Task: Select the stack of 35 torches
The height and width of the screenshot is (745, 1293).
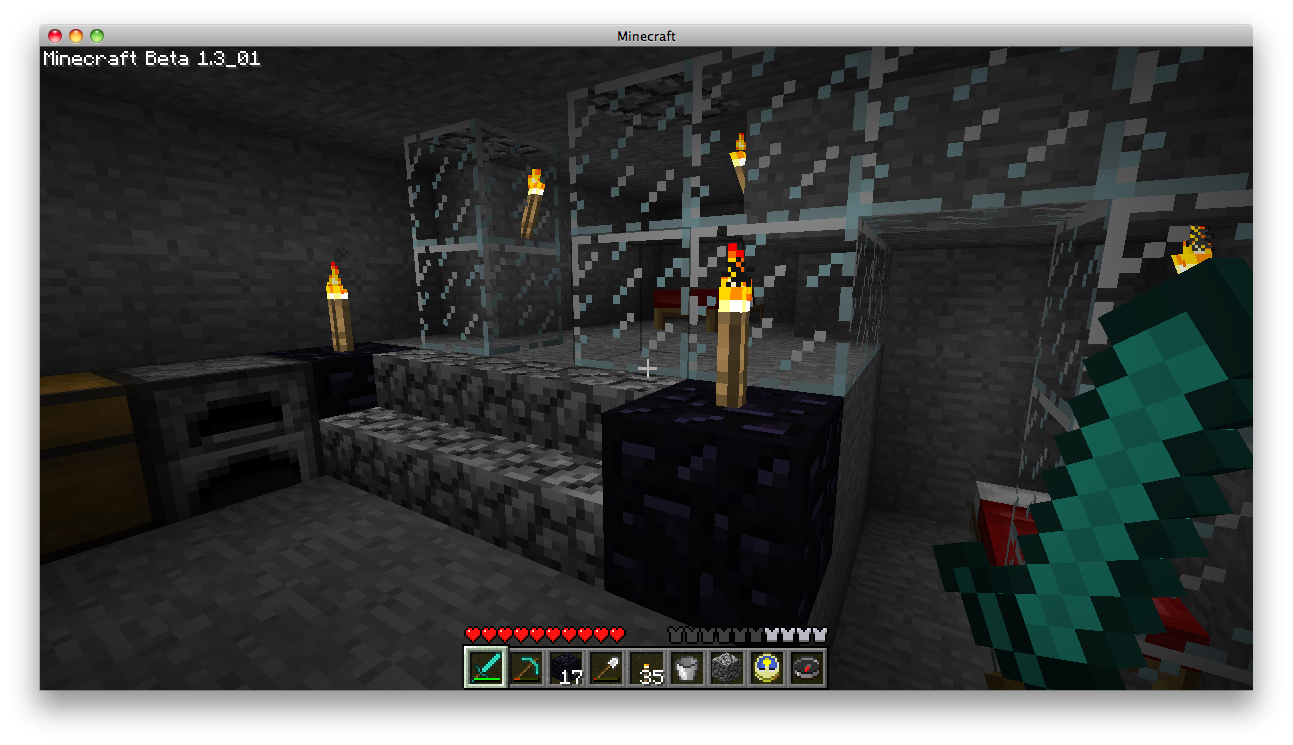Action: 646,667
